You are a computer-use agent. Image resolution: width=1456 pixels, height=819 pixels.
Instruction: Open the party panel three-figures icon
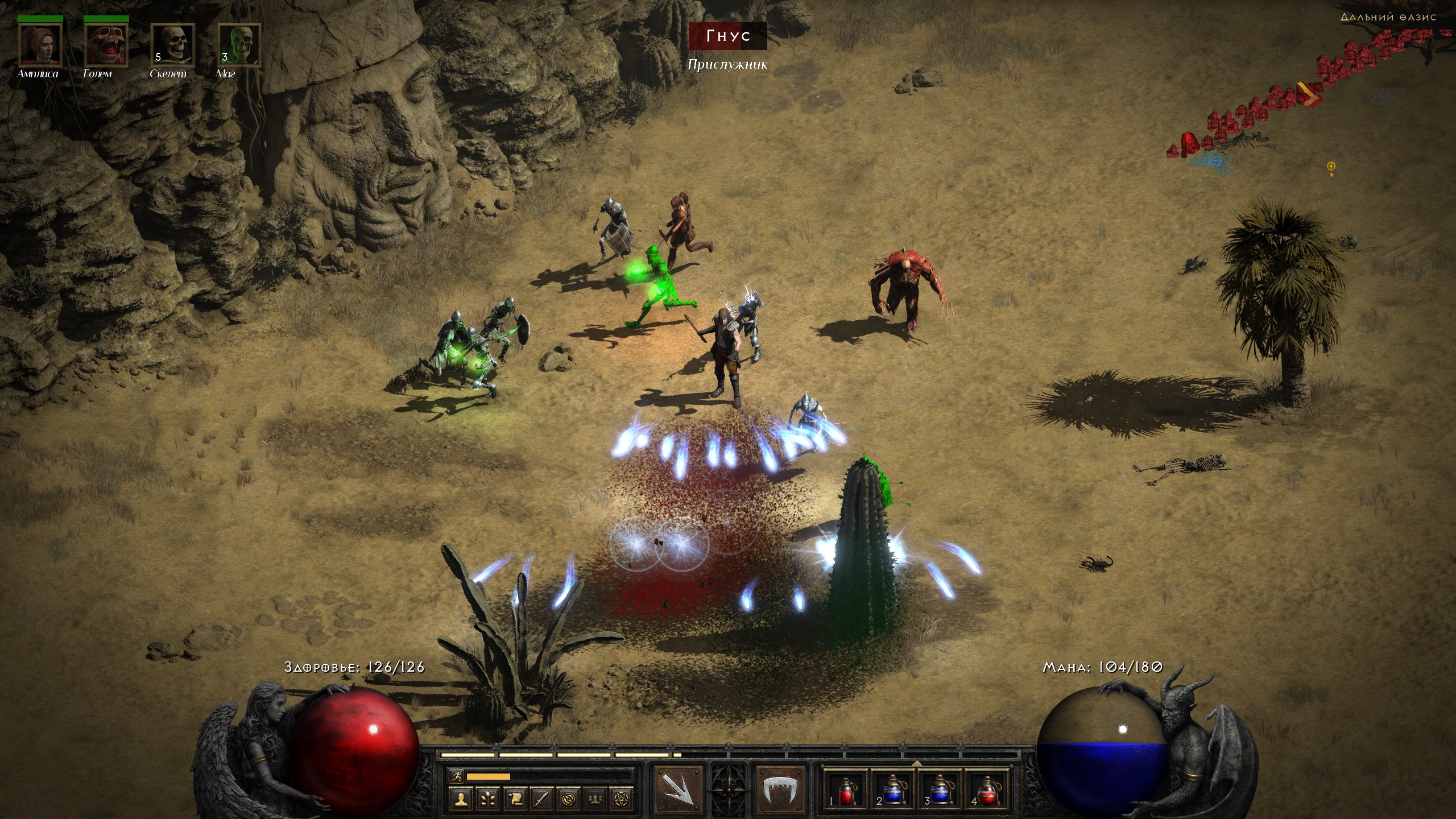point(595,799)
